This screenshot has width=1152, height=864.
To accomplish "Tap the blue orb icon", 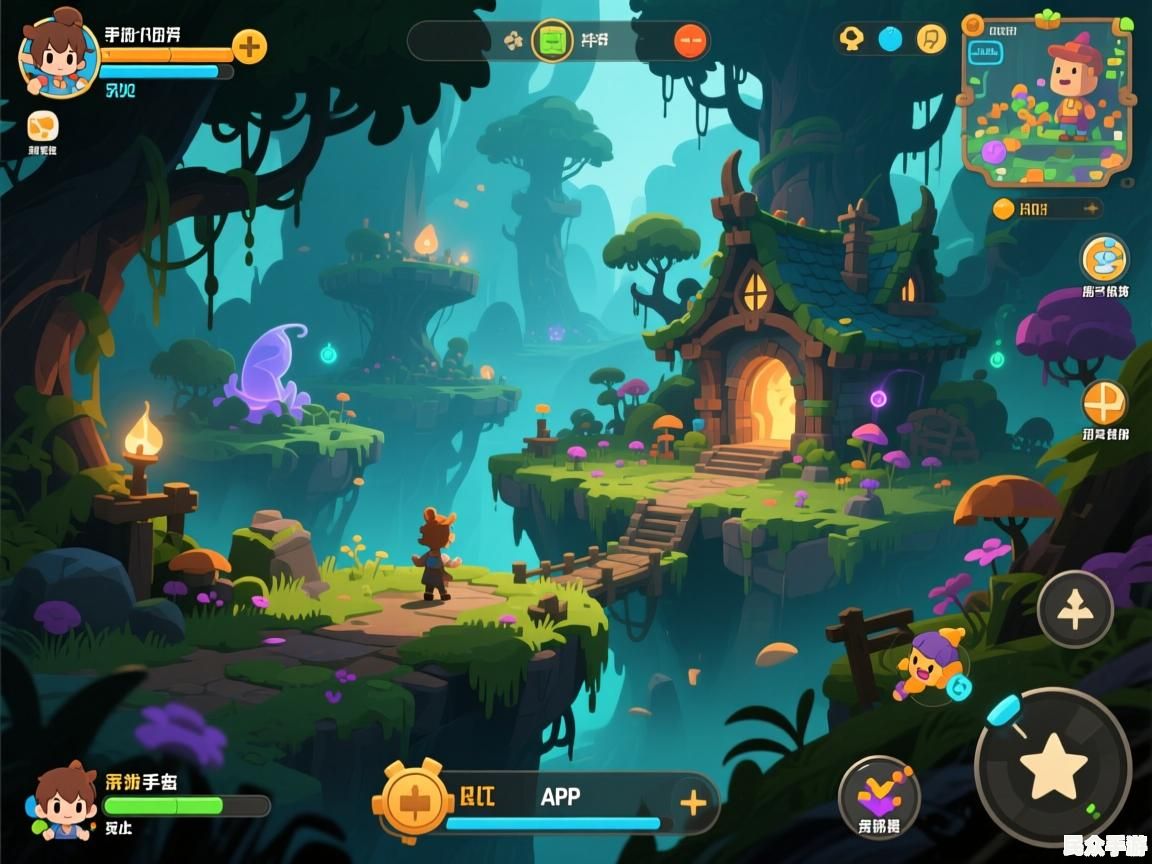I will coord(890,39).
